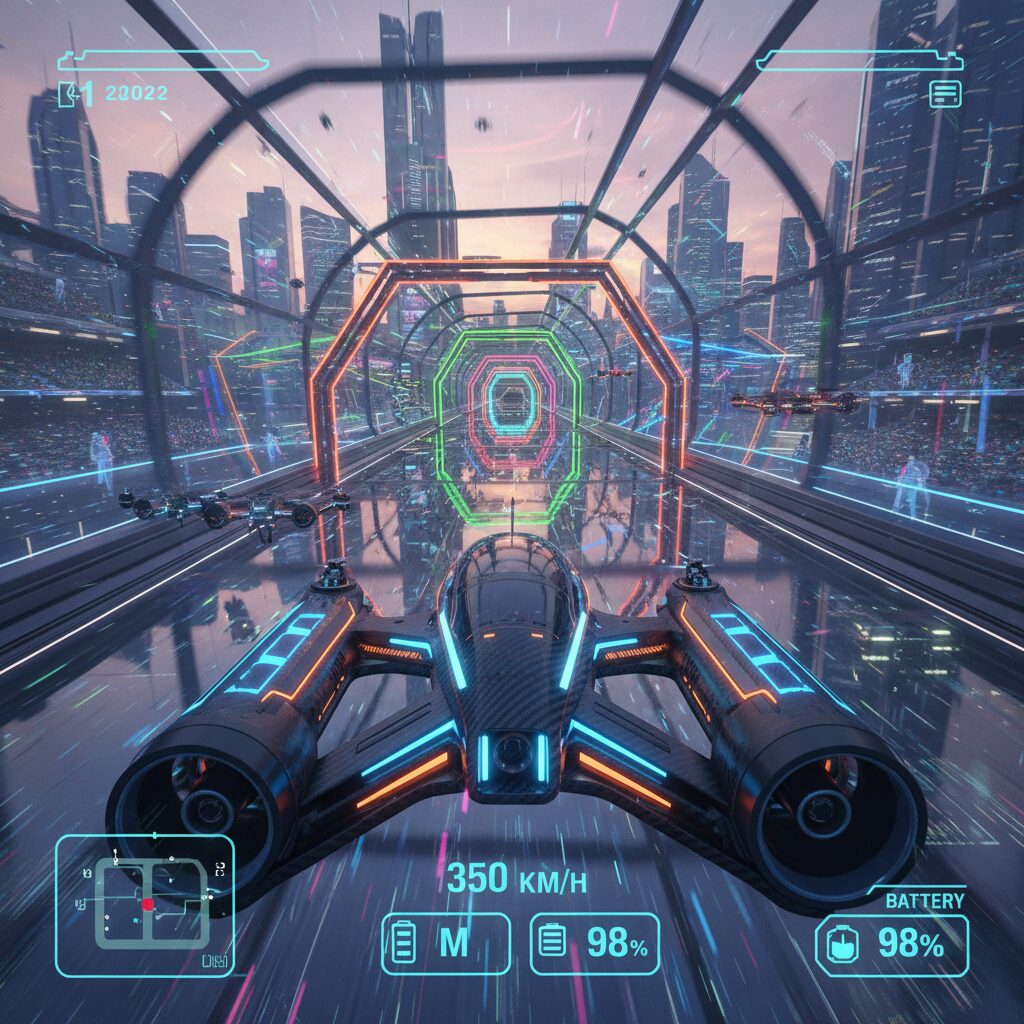1024x1024 pixels.
Task: Toggle the bracket icon inside the minimap
Action: click(221, 871)
